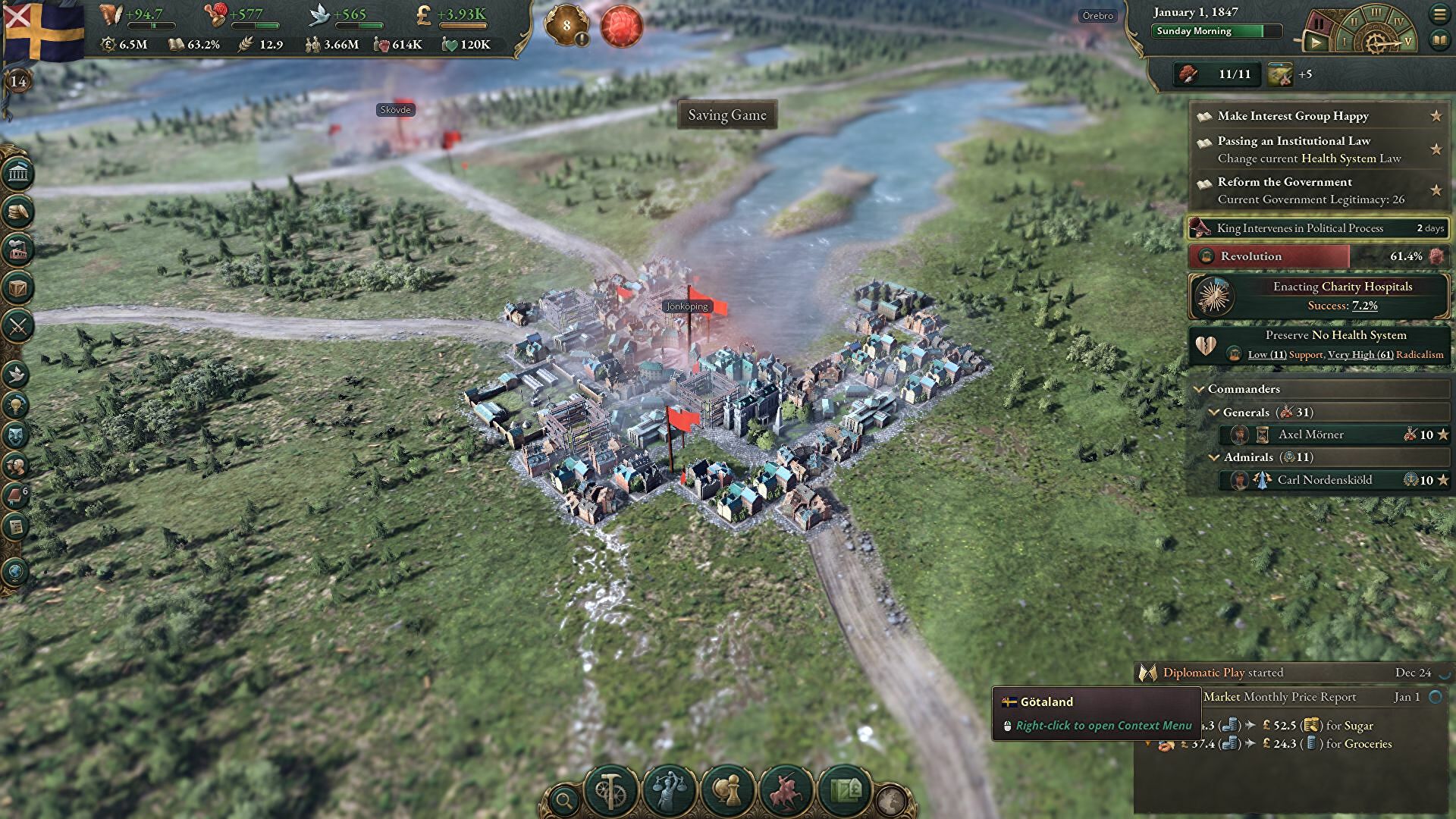Open the search magnifying glass
This screenshot has height=819, width=1456.
[x=564, y=799]
